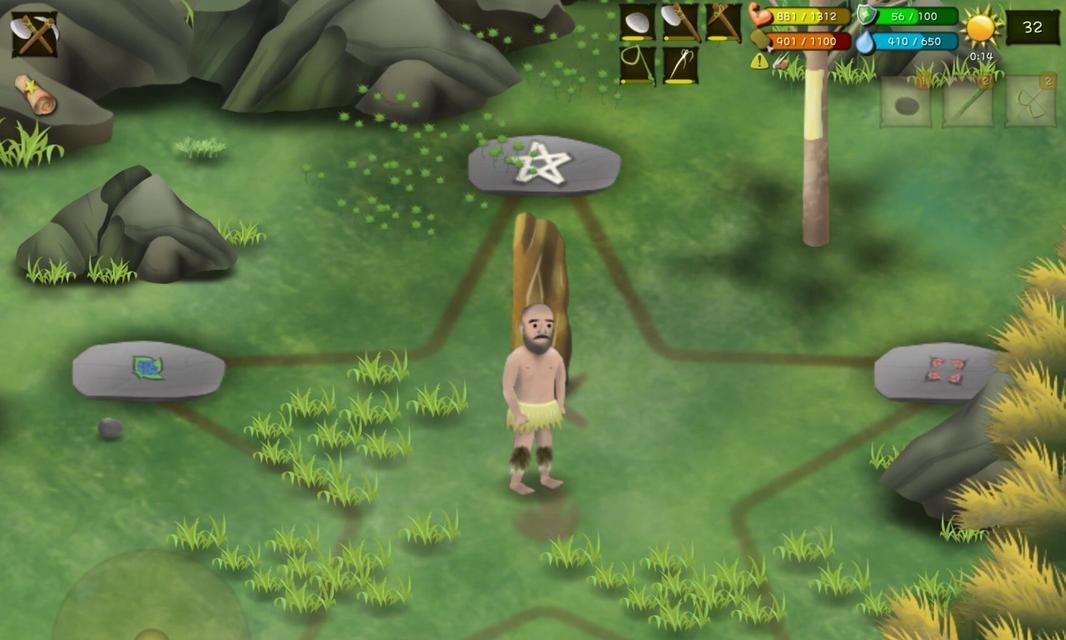Pick the green stick inventory slot
The width and height of the screenshot is (1066, 640).
pyautogui.click(x=968, y=104)
